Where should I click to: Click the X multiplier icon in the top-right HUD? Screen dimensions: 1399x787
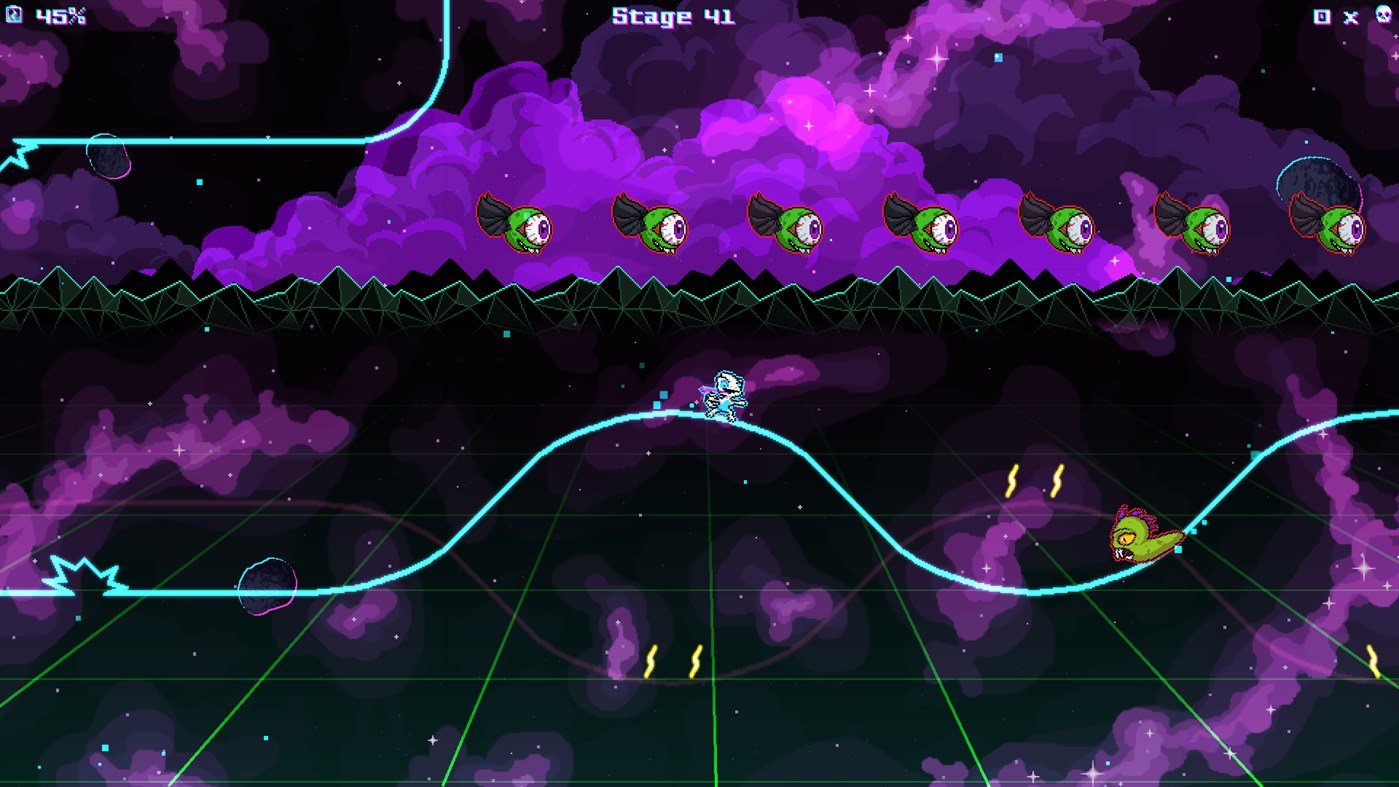pos(1349,17)
